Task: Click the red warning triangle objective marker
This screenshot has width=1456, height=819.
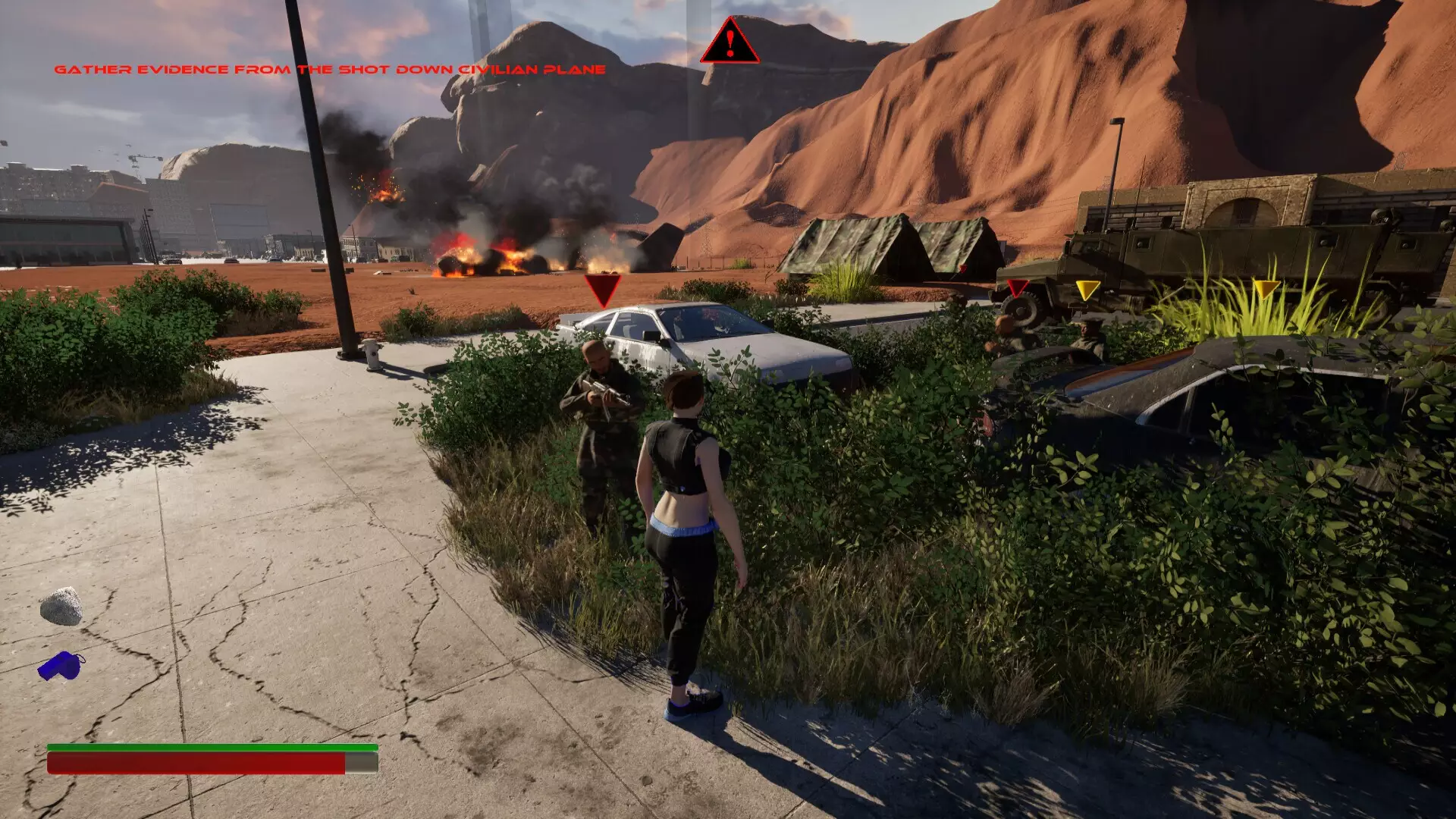Action: (x=729, y=42)
